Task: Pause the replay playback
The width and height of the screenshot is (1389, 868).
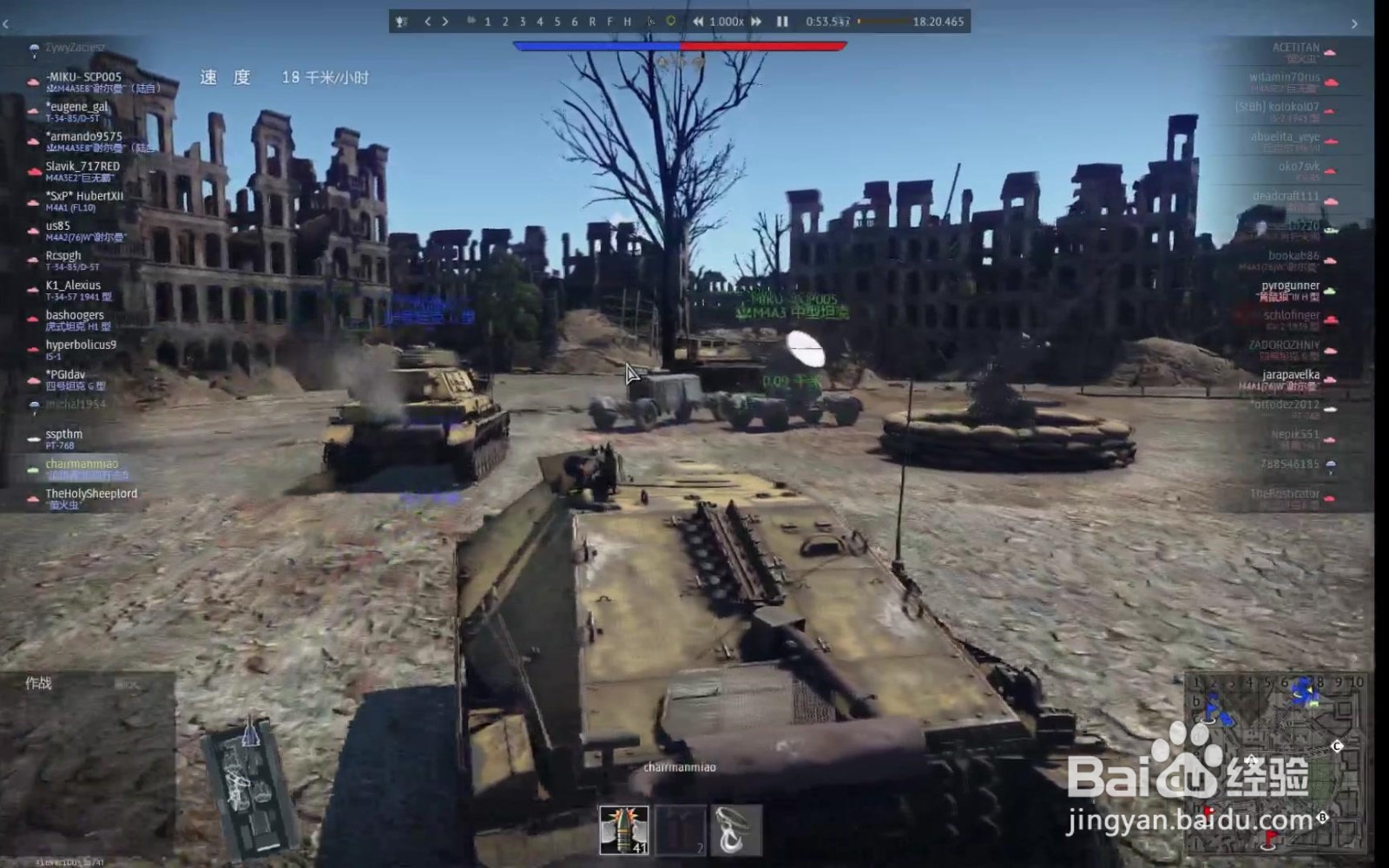Action: coord(780,23)
